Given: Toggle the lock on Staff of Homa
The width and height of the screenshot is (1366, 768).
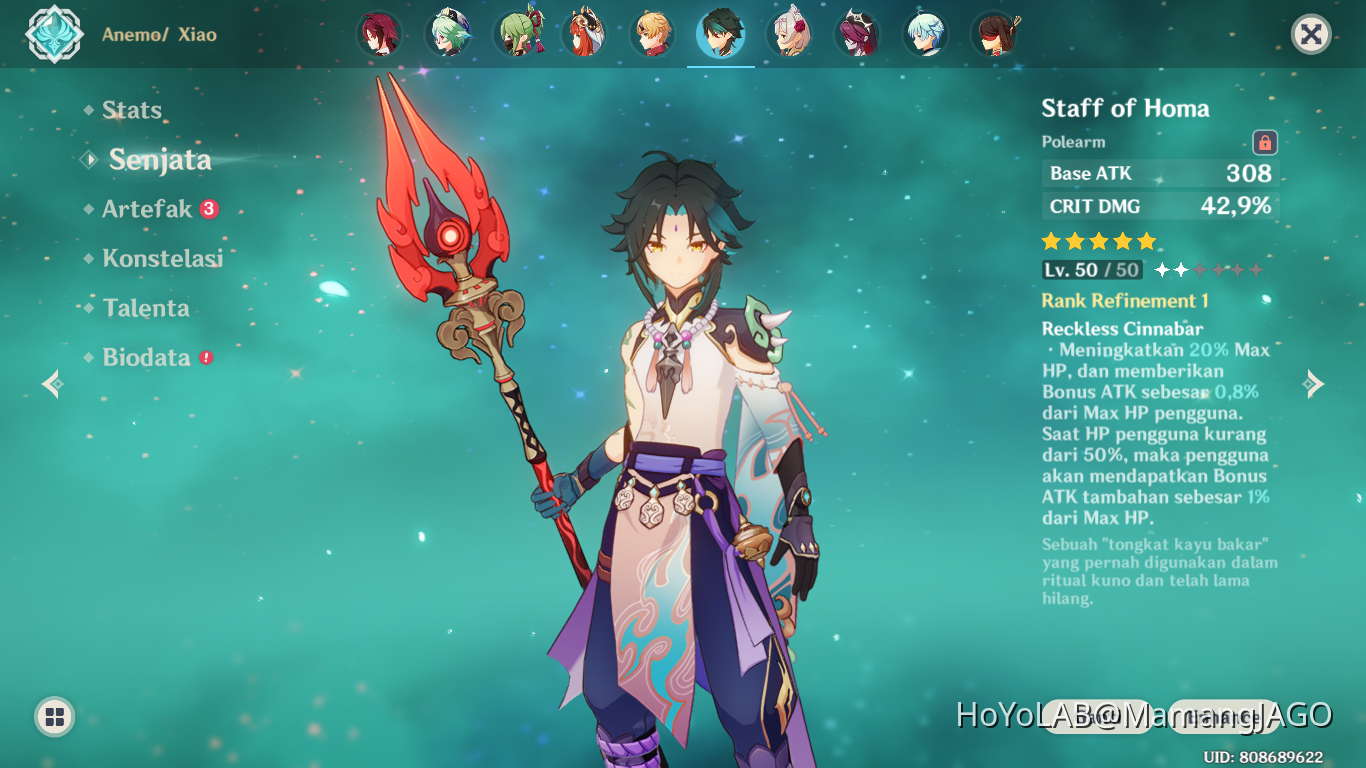Looking at the screenshot, I should [1264, 143].
